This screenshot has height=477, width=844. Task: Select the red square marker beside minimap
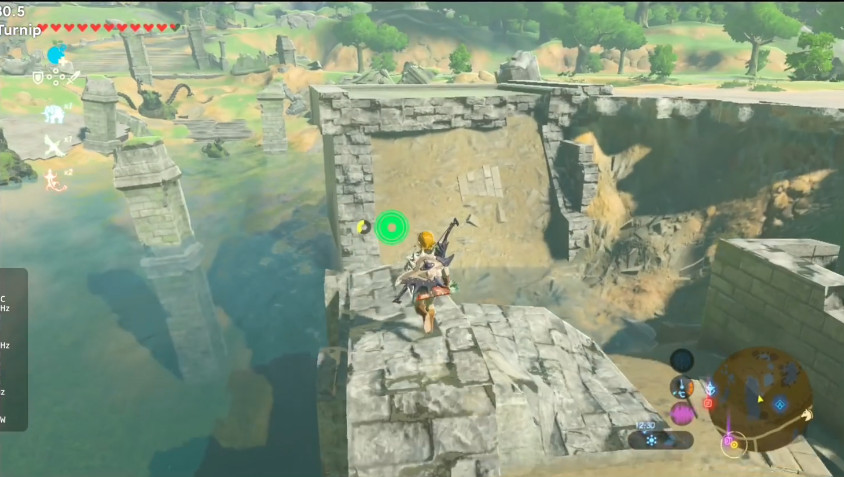coord(708,403)
